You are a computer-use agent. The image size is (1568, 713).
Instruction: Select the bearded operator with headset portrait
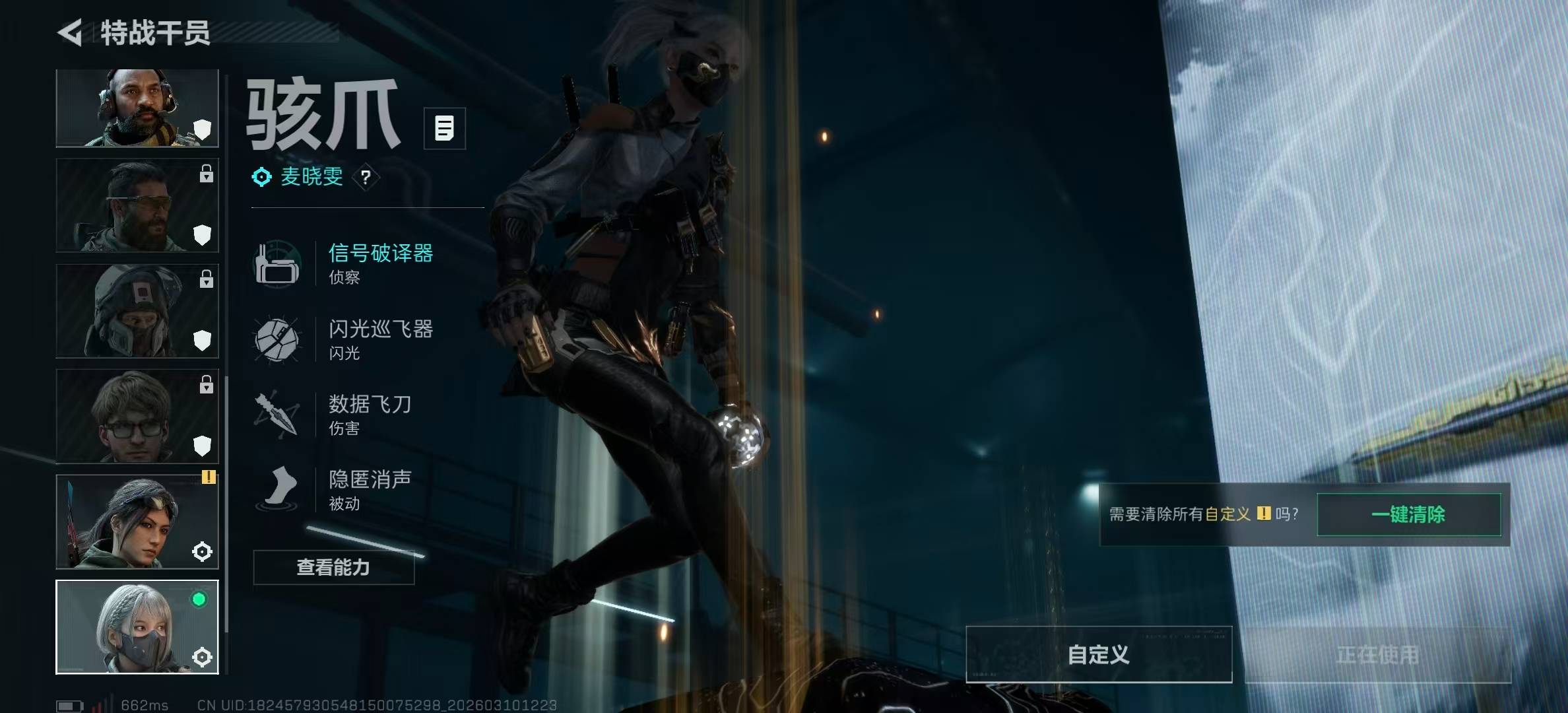[x=137, y=108]
